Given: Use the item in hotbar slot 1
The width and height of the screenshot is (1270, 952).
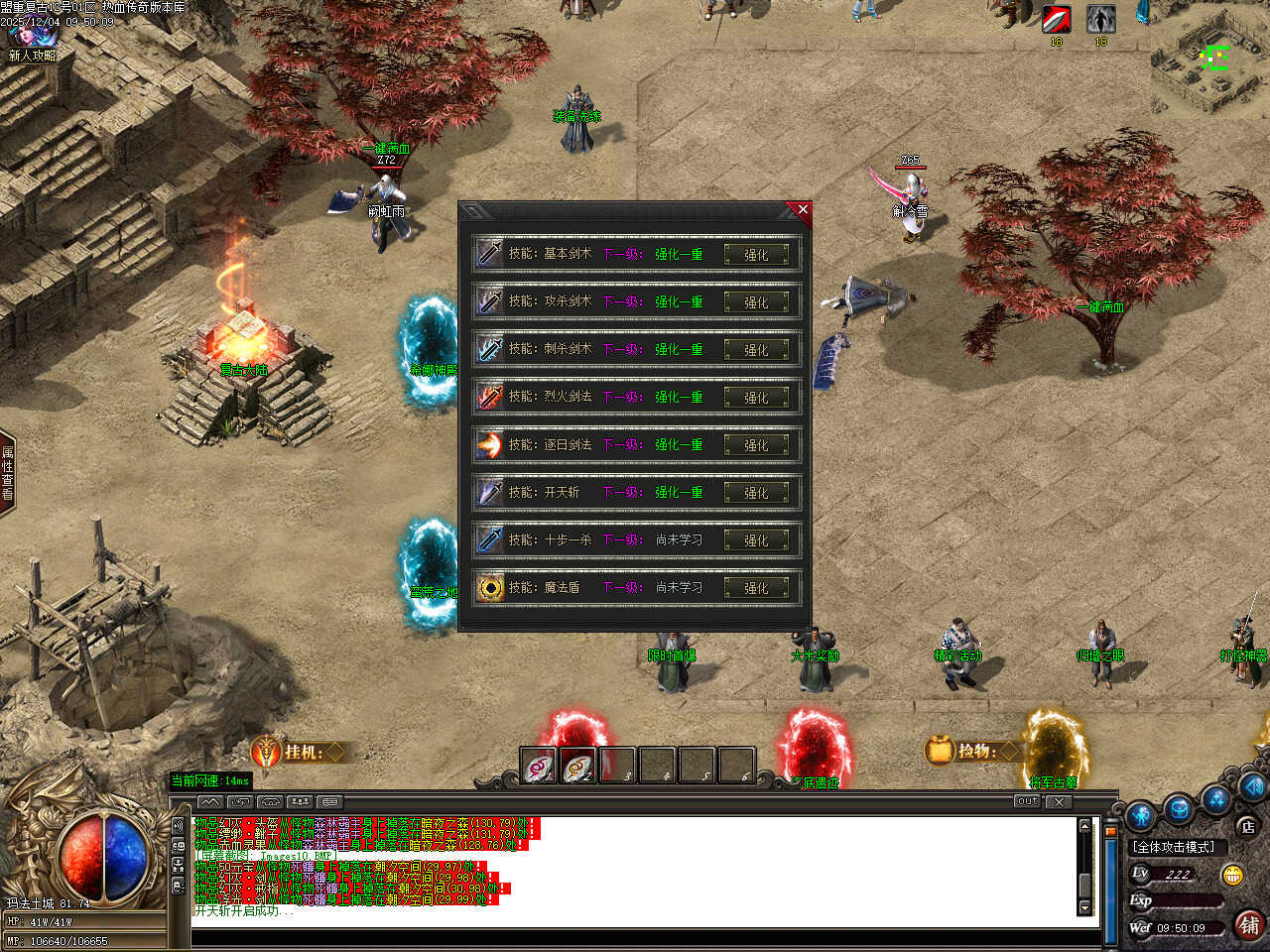Looking at the screenshot, I should coord(539,767).
